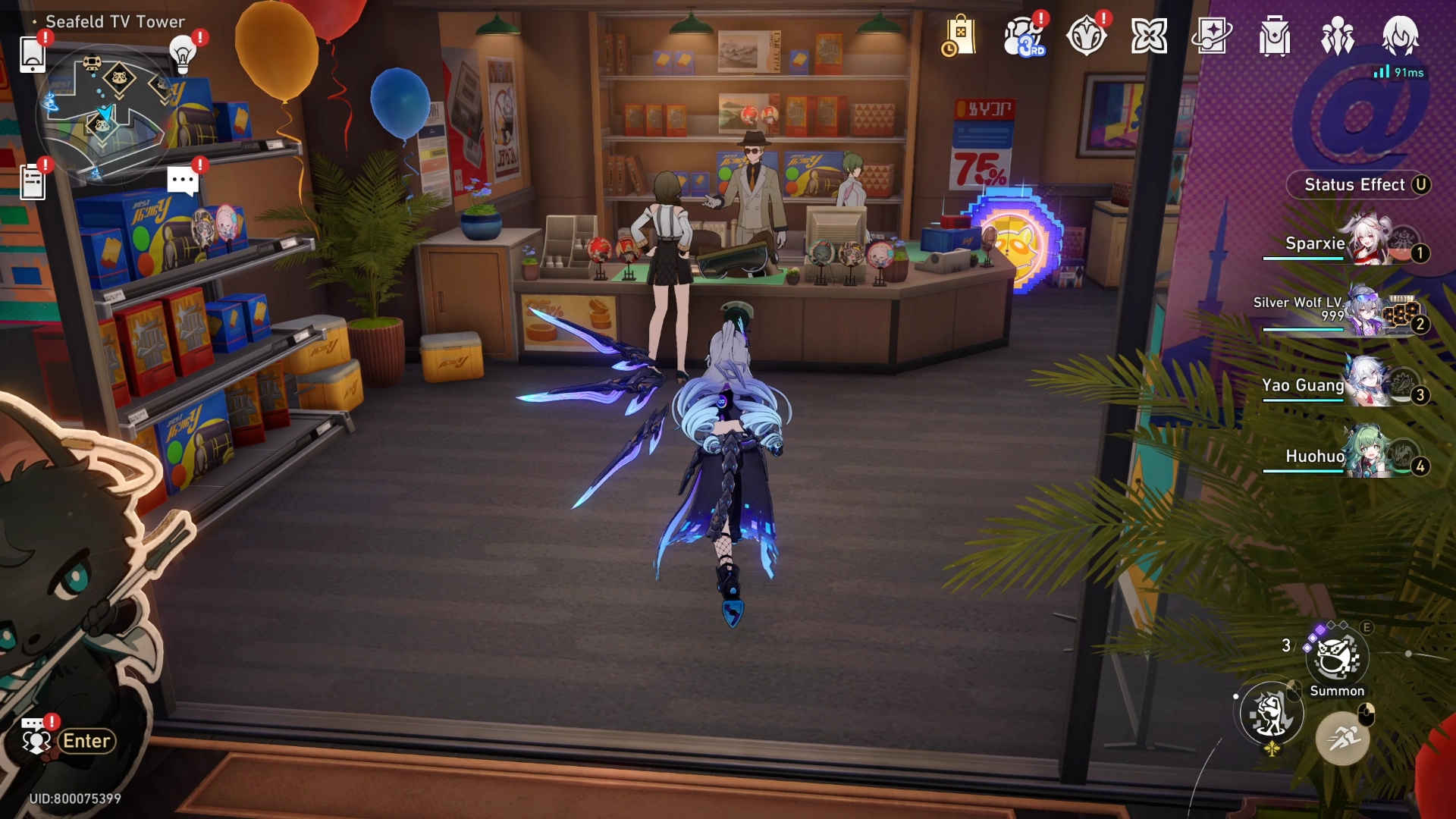Open the minimap
1456x819 pixels.
coord(102,114)
